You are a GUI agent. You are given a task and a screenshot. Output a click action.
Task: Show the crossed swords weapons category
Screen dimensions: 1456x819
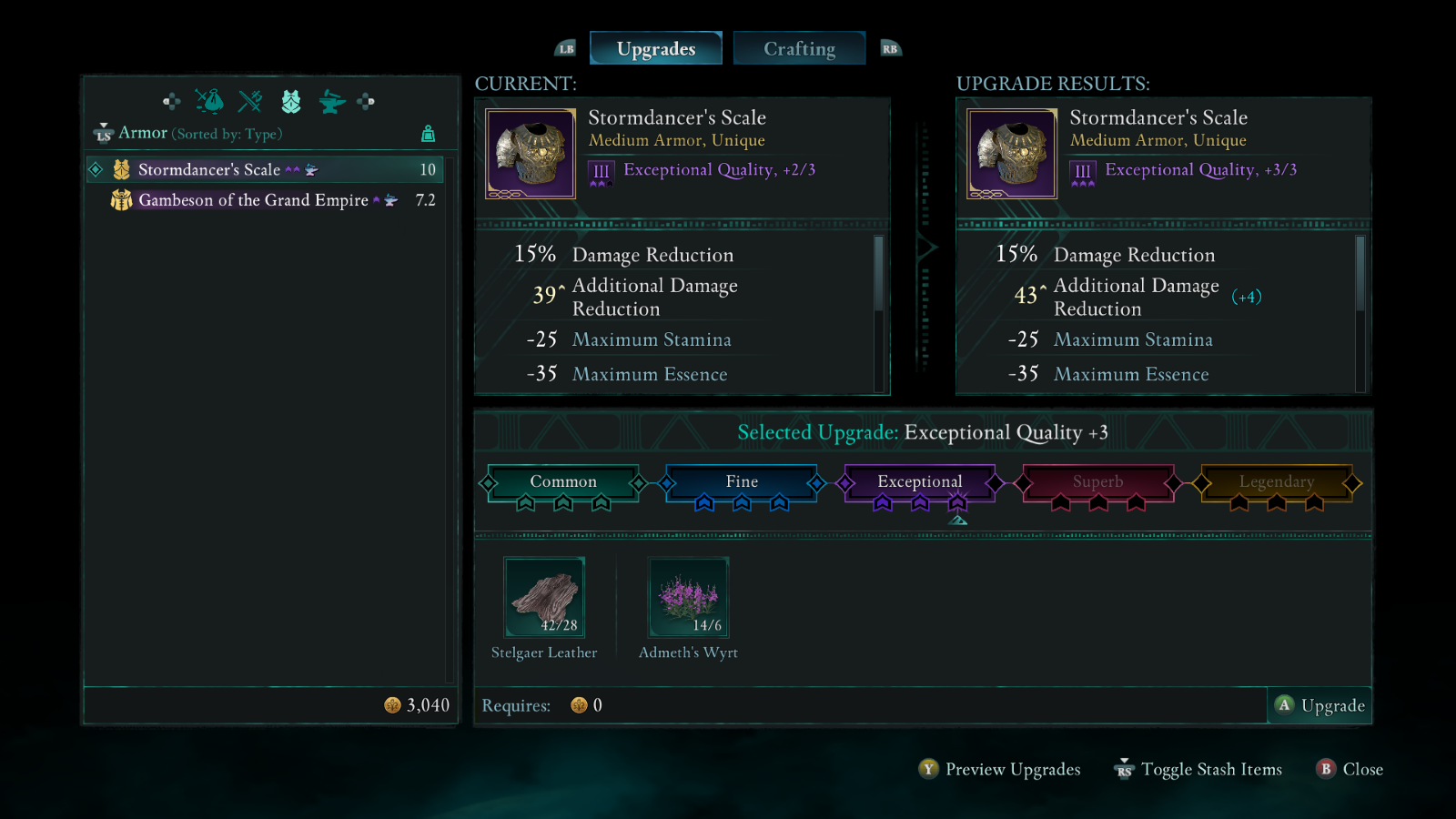[x=250, y=101]
